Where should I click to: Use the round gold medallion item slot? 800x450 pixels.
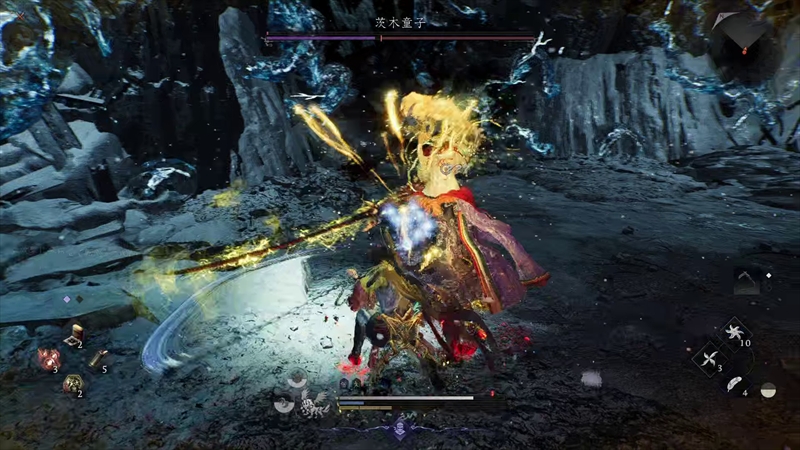click(72, 383)
